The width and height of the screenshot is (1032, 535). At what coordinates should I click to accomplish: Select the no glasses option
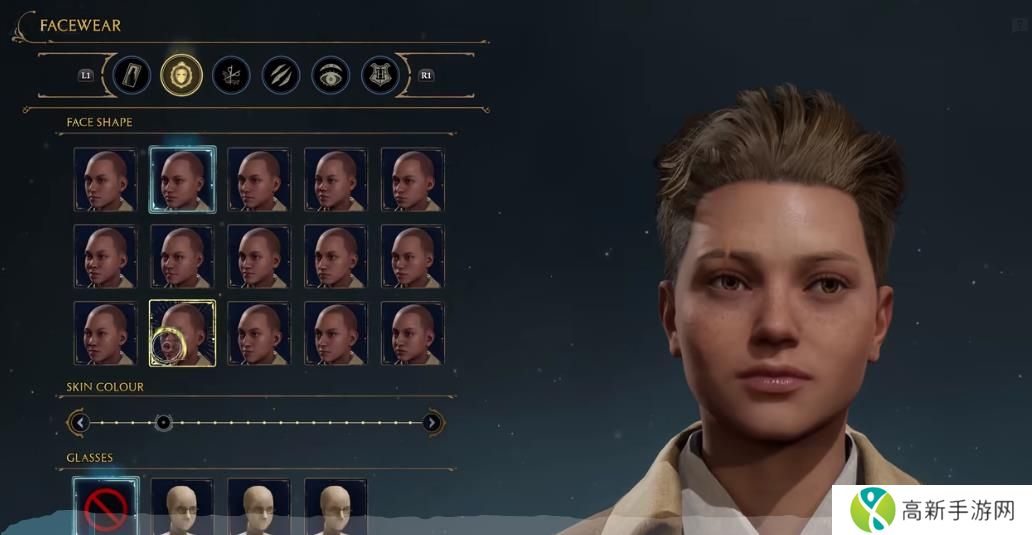(105, 508)
